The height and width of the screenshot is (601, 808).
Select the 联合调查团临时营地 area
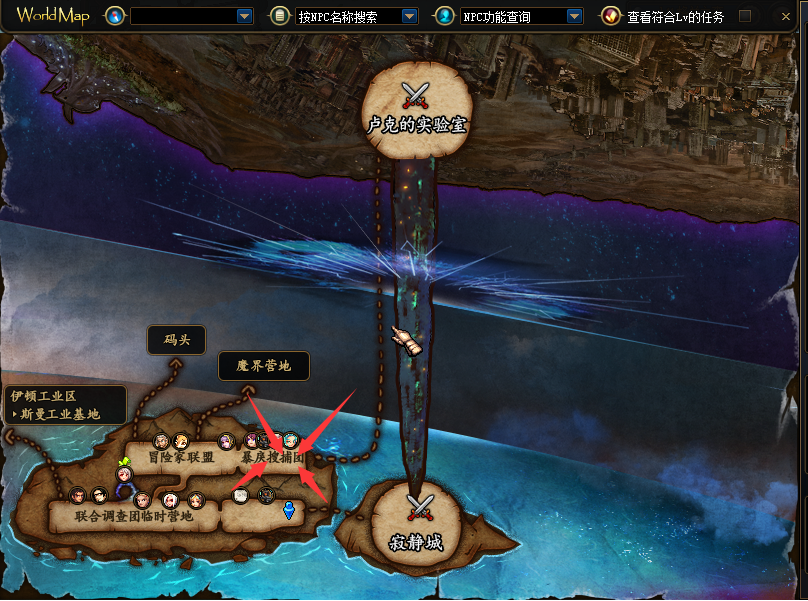[x=134, y=517]
